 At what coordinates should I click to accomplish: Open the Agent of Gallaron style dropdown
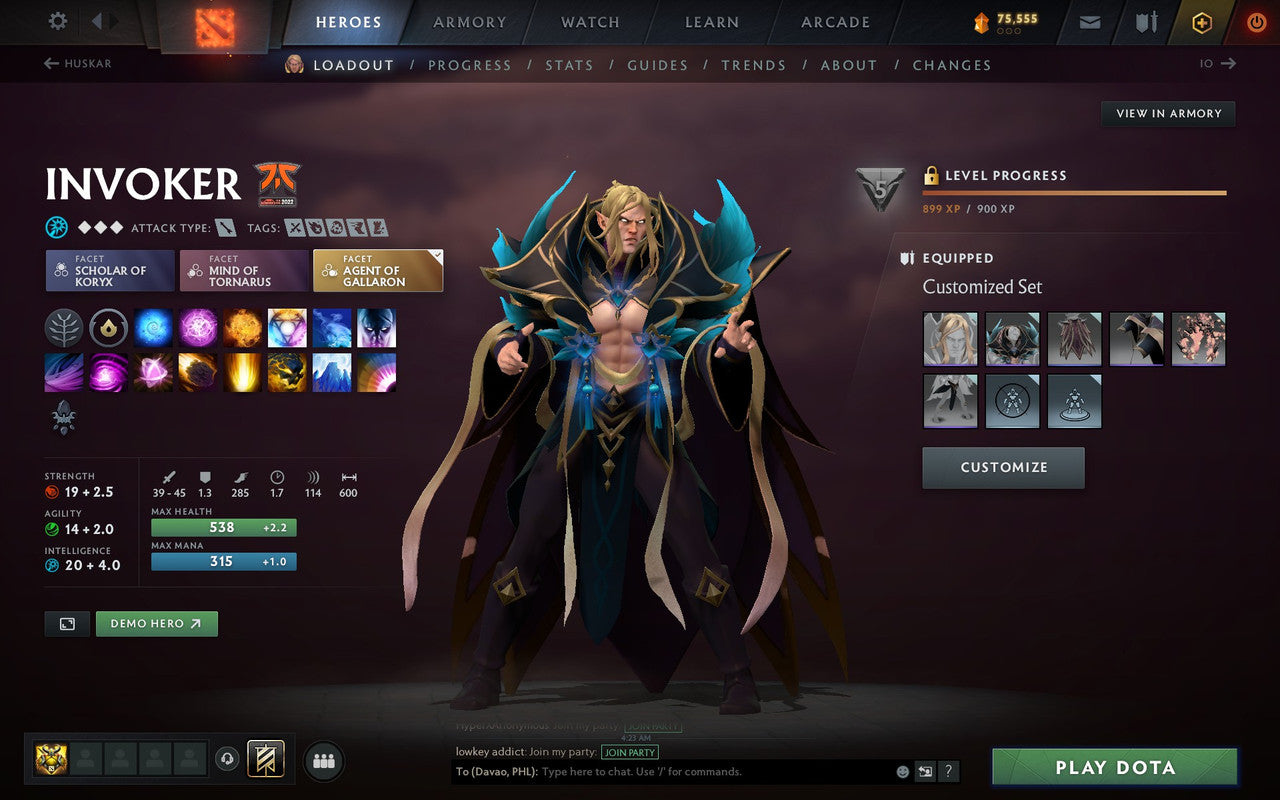[434, 253]
